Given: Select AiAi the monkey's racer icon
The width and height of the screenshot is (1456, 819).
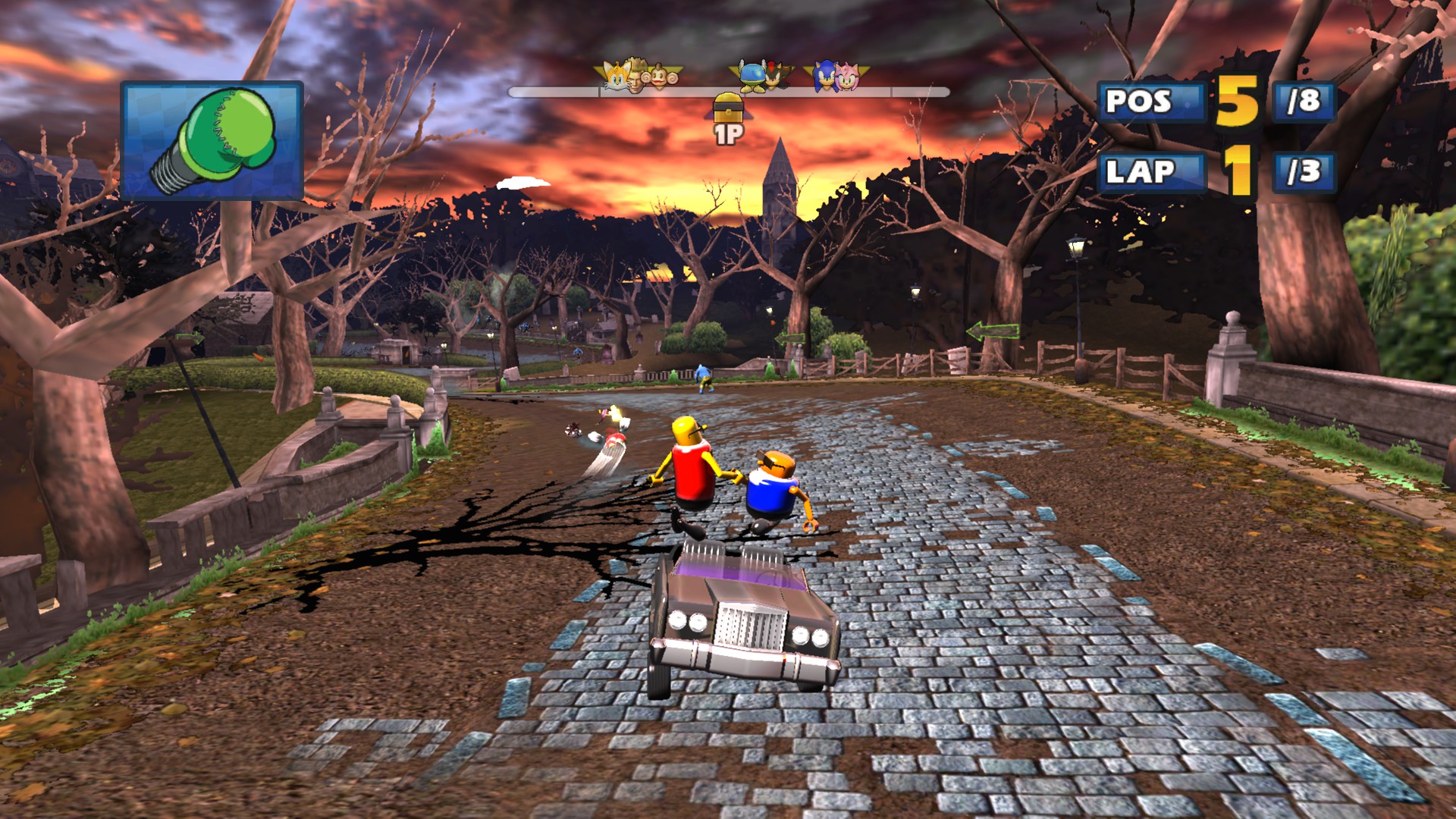Looking at the screenshot, I should [661, 77].
